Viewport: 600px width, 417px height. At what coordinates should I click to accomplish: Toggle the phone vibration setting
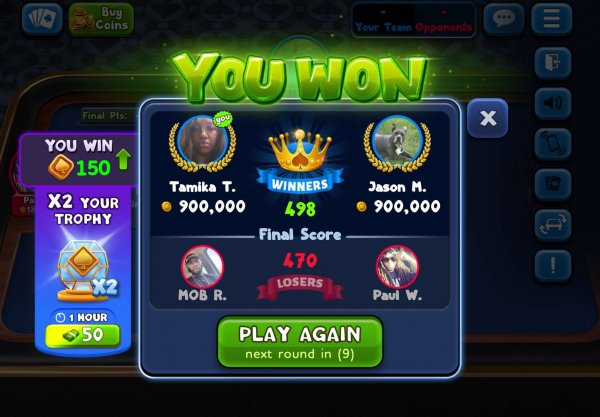[x=553, y=143]
